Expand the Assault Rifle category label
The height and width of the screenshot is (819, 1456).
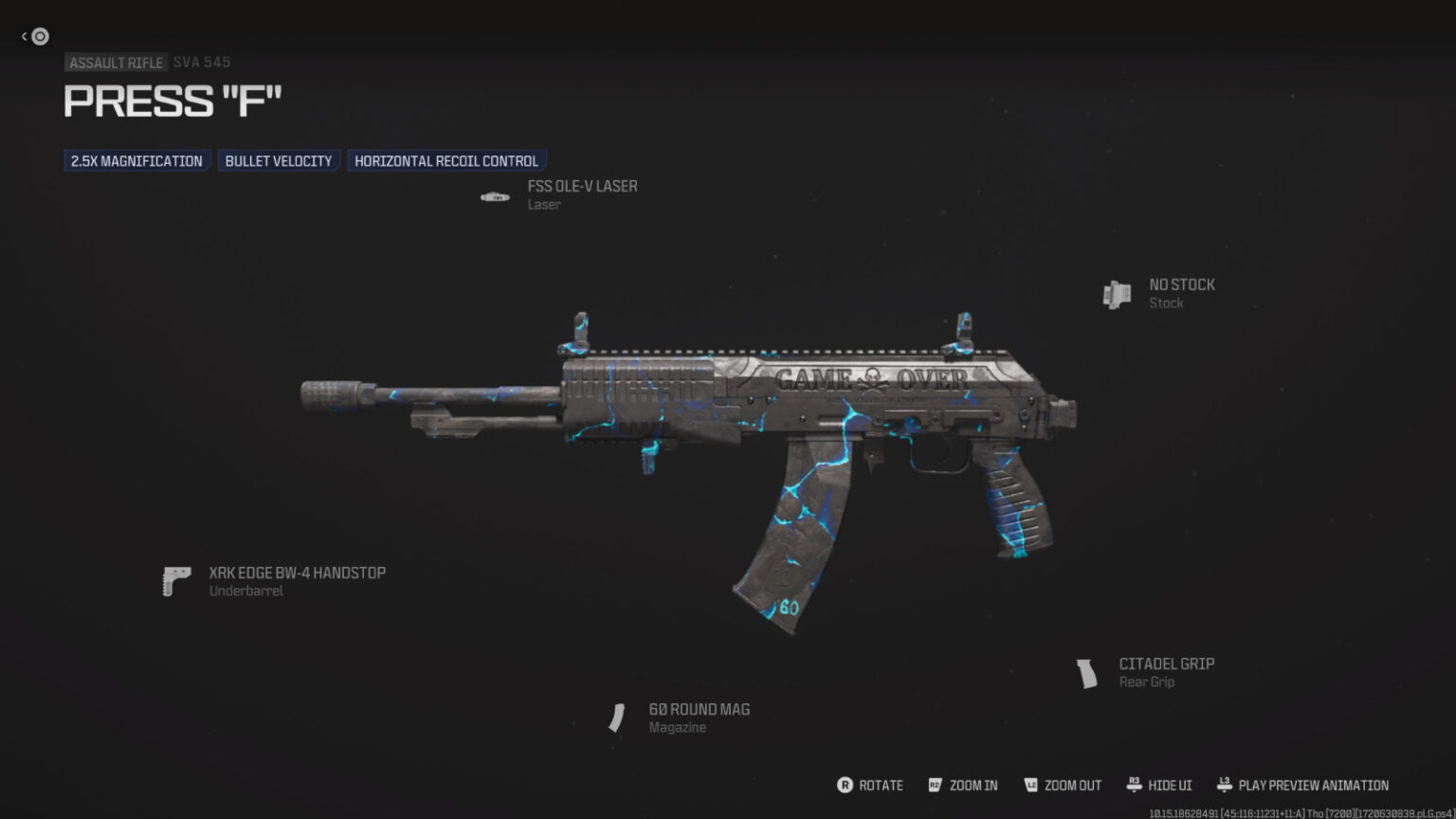[116, 62]
